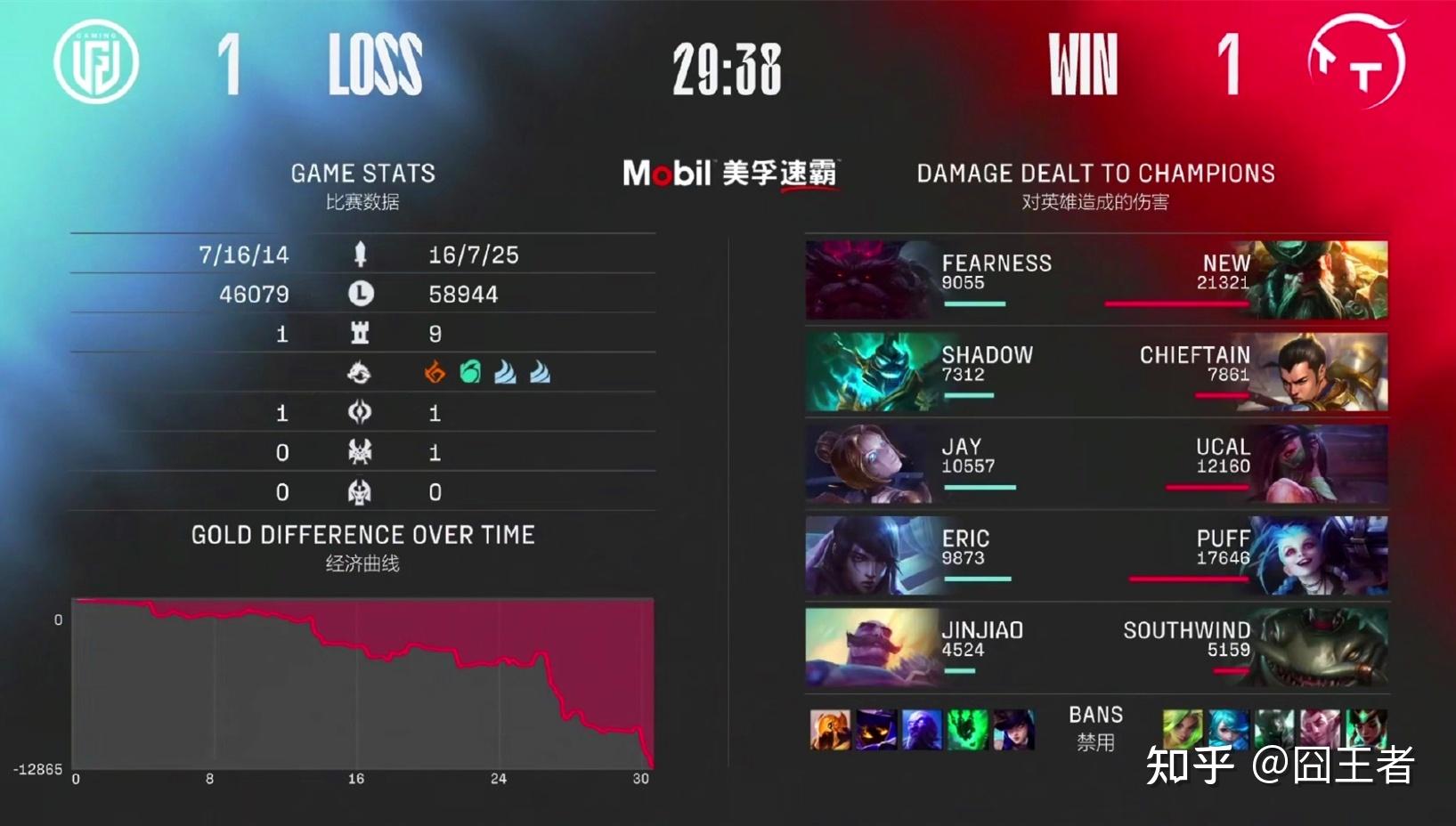The height and width of the screenshot is (826, 1456).
Task: Select the WIN label on TT side
Action: tap(1081, 62)
